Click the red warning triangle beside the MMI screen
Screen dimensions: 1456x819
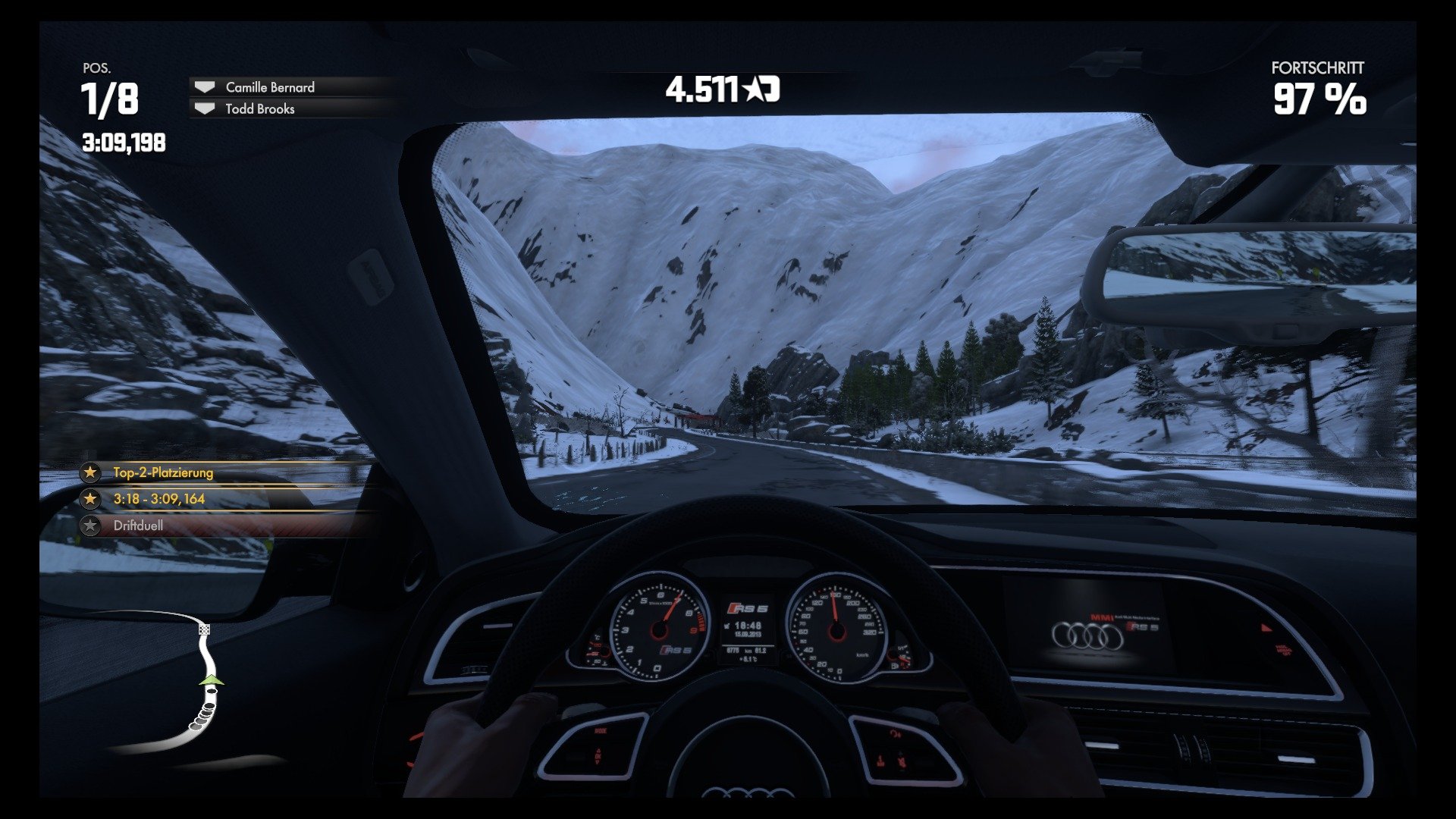[1265, 627]
